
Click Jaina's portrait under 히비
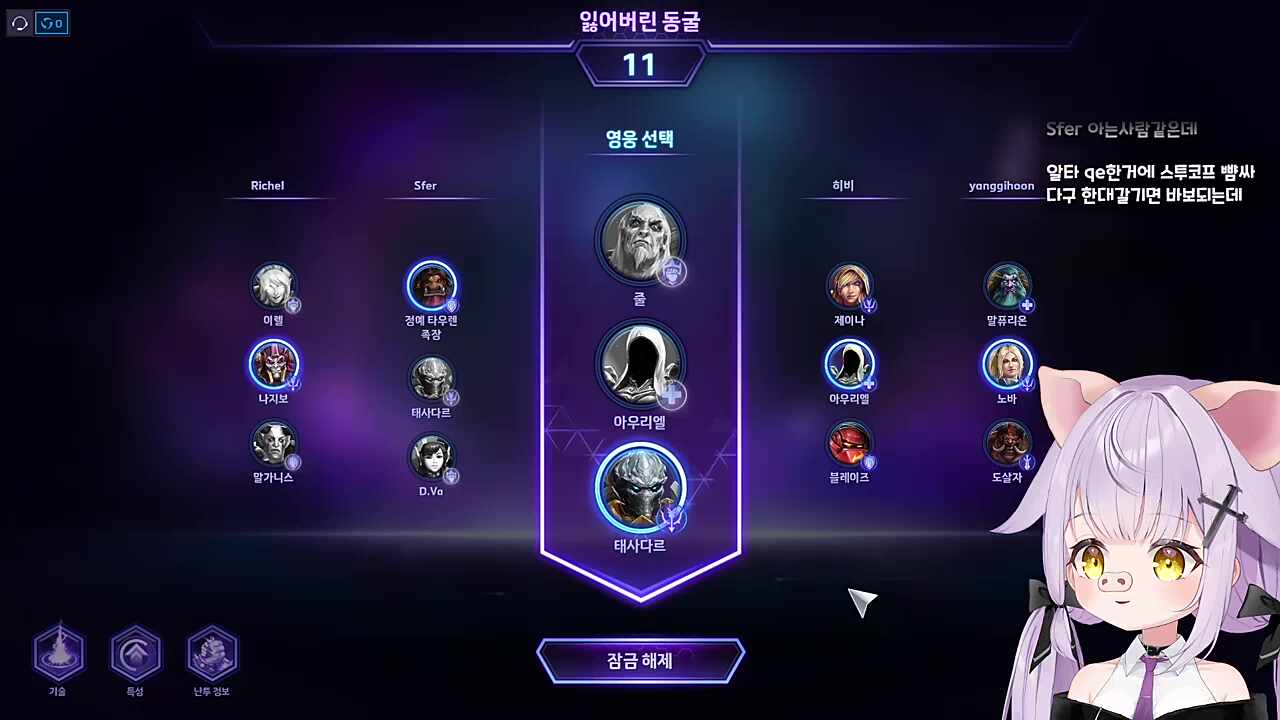pos(849,288)
